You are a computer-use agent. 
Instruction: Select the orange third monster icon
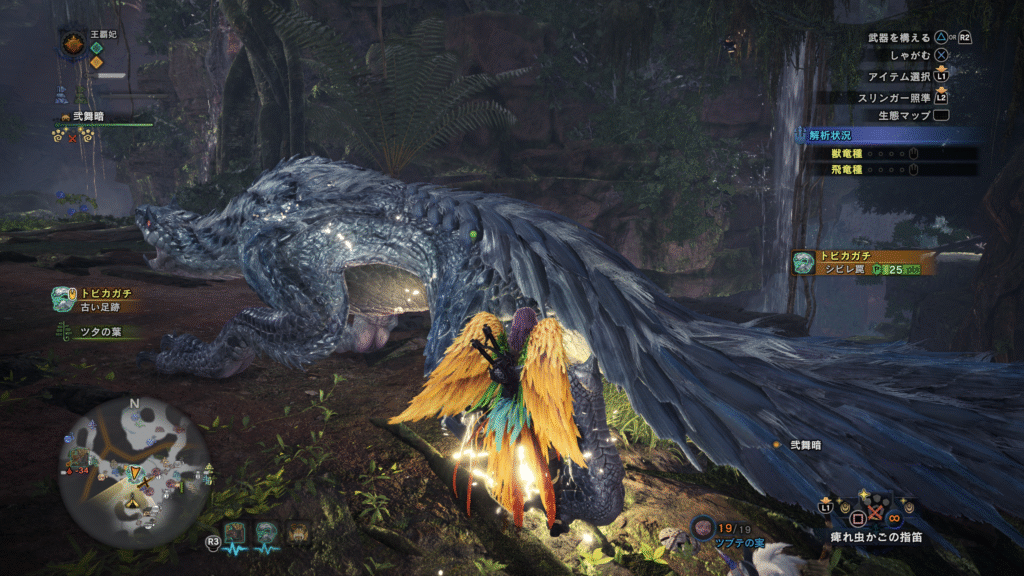[298, 531]
